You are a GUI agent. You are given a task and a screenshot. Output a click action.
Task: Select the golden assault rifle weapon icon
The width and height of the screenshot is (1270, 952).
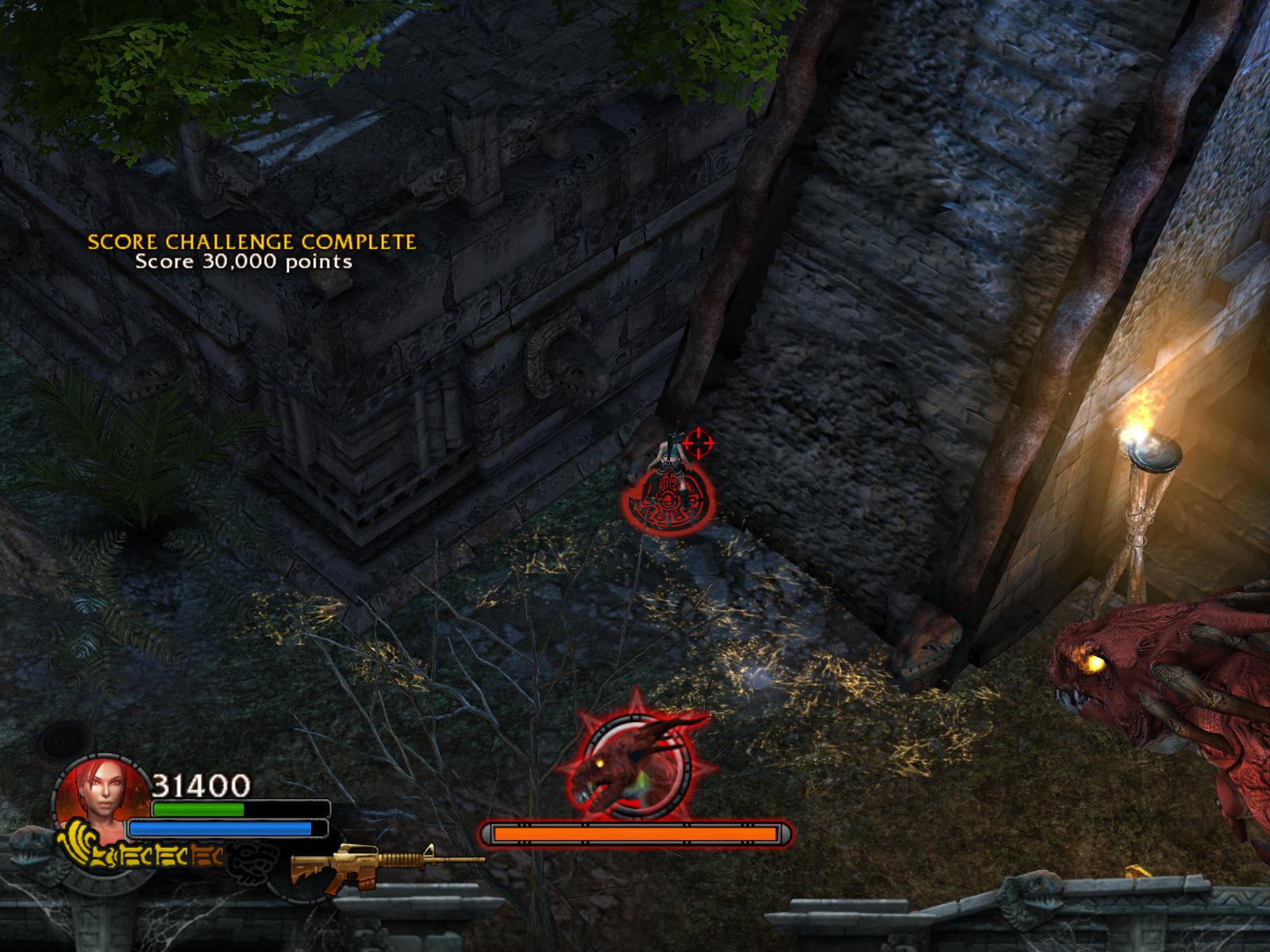[x=387, y=863]
